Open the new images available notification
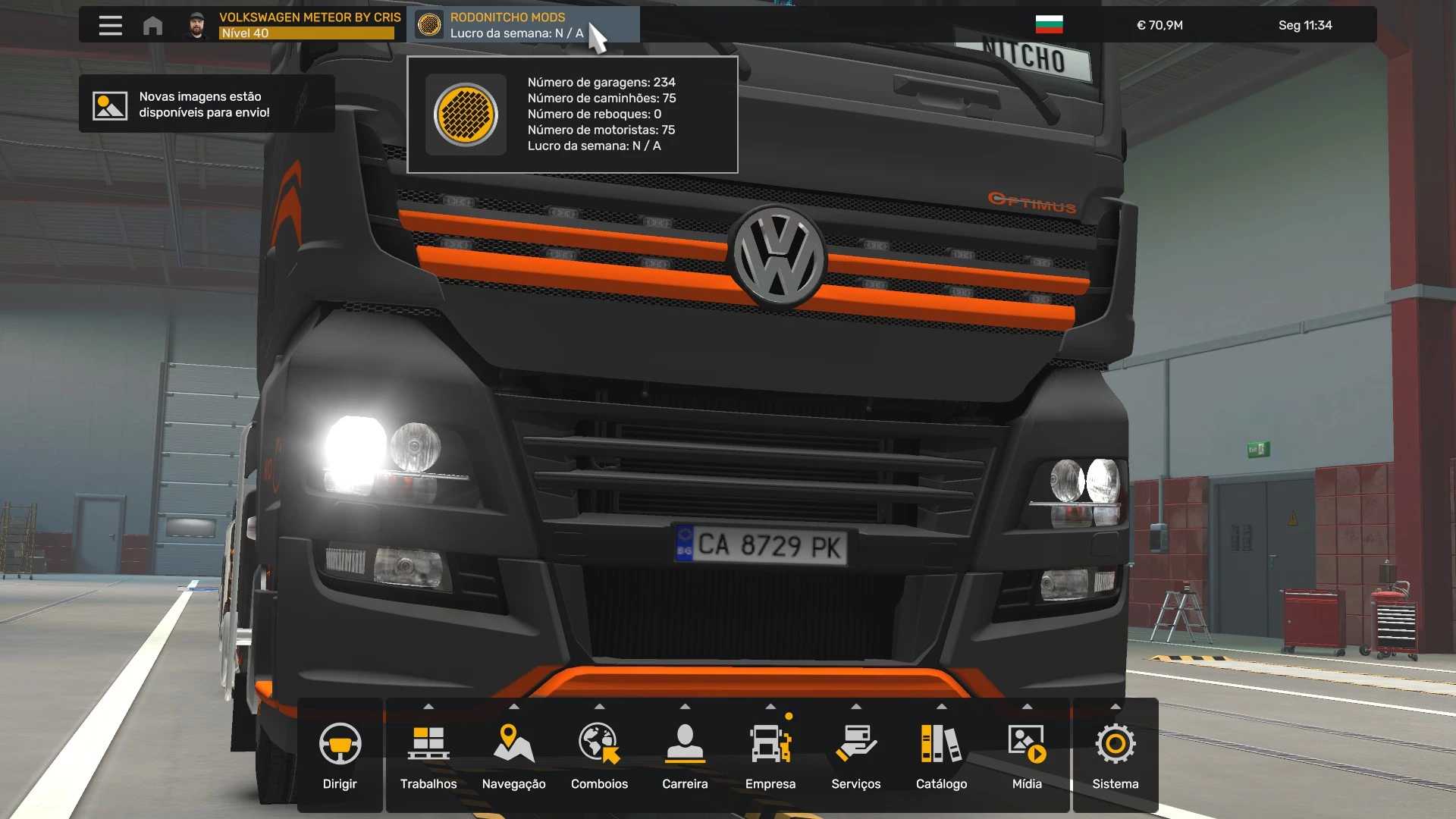Screen dimensions: 1456x819 point(206,105)
